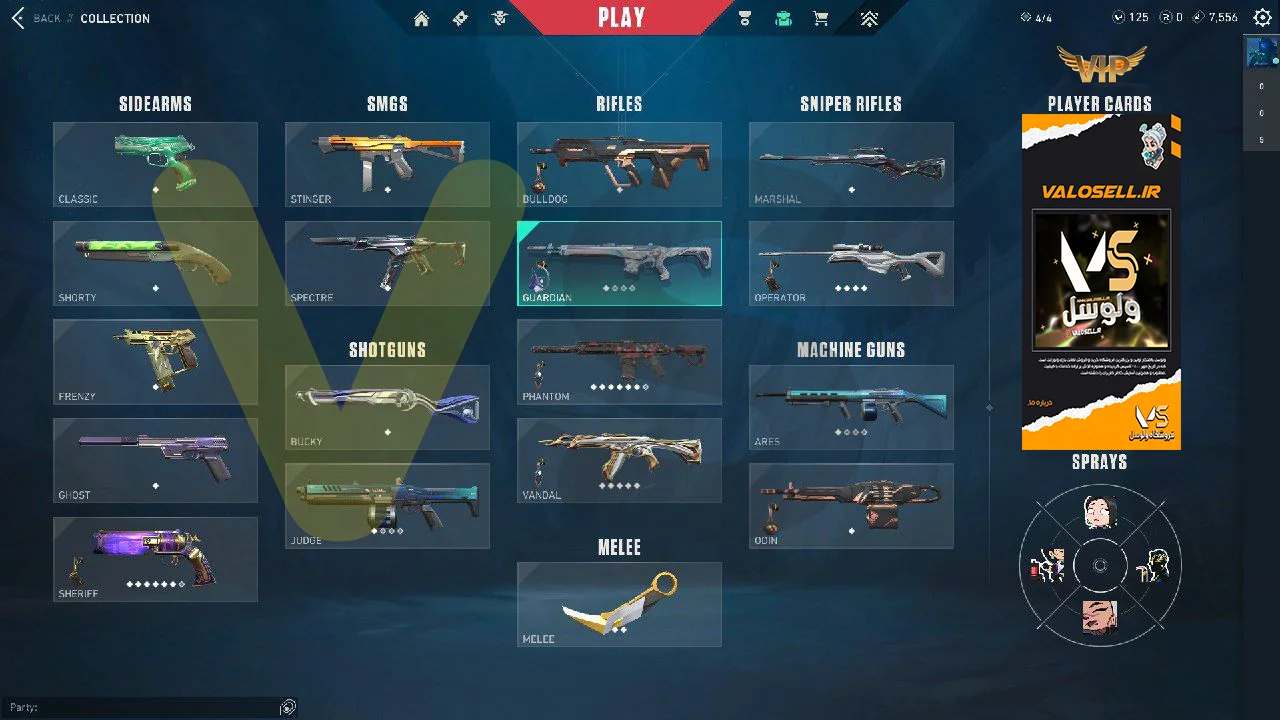Go back from the Collection screen
1280x720 pixels.
pyautogui.click(x=36, y=18)
